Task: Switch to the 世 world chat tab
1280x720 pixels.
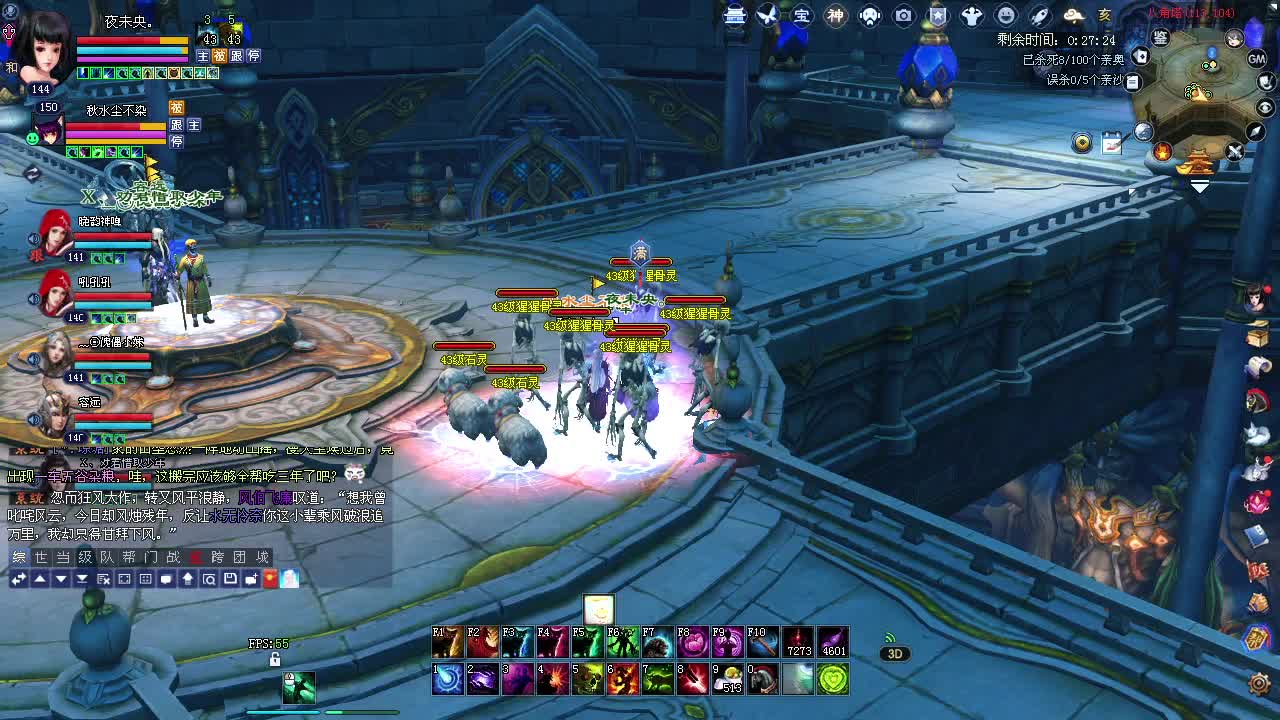Action: tap(41, 557)
